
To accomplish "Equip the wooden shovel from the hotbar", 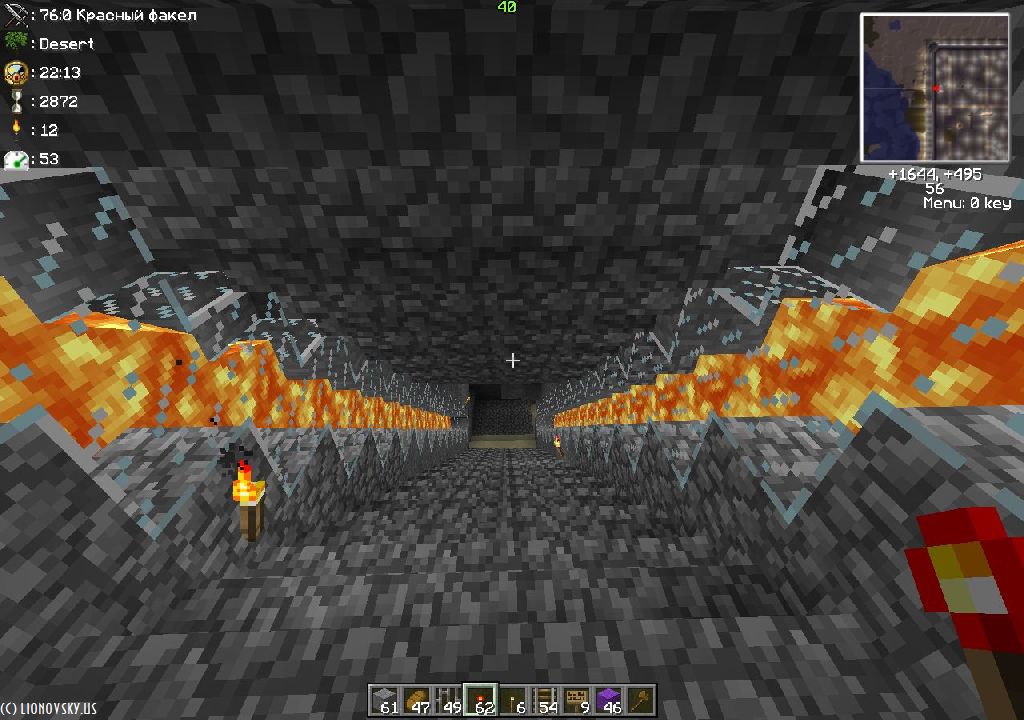I will tap(641, 700).
